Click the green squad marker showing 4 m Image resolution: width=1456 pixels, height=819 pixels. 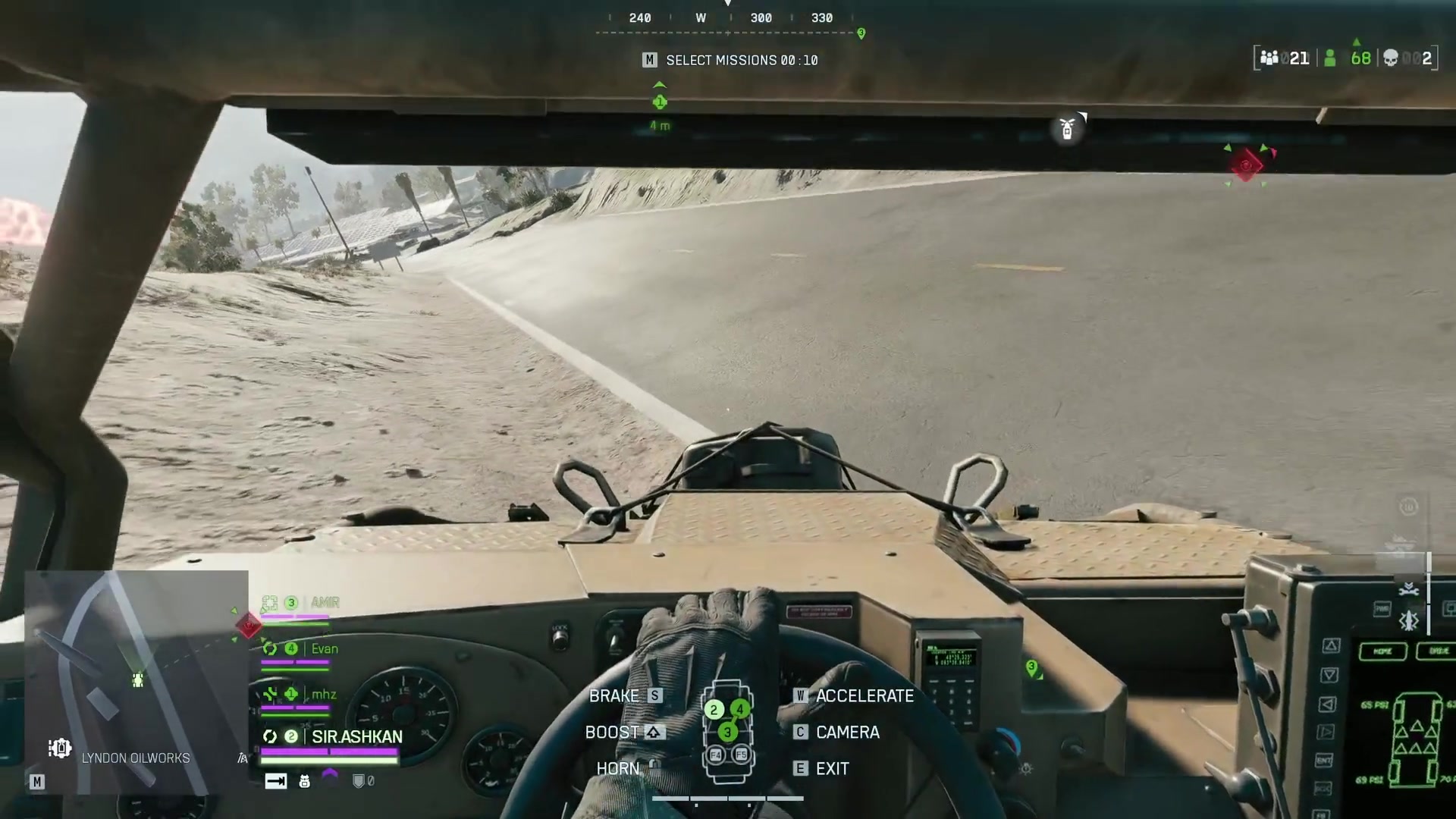(660, 102)
